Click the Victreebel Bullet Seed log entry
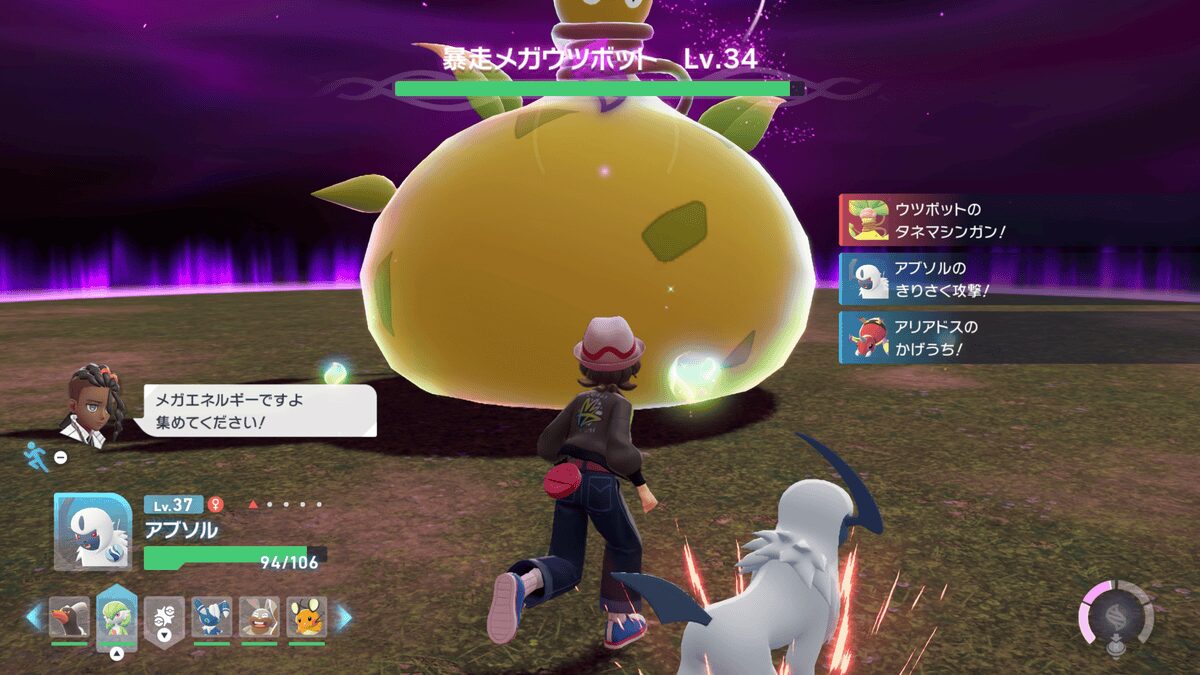This screenshot has width=1200, height=675. (x=1018, y=220)
